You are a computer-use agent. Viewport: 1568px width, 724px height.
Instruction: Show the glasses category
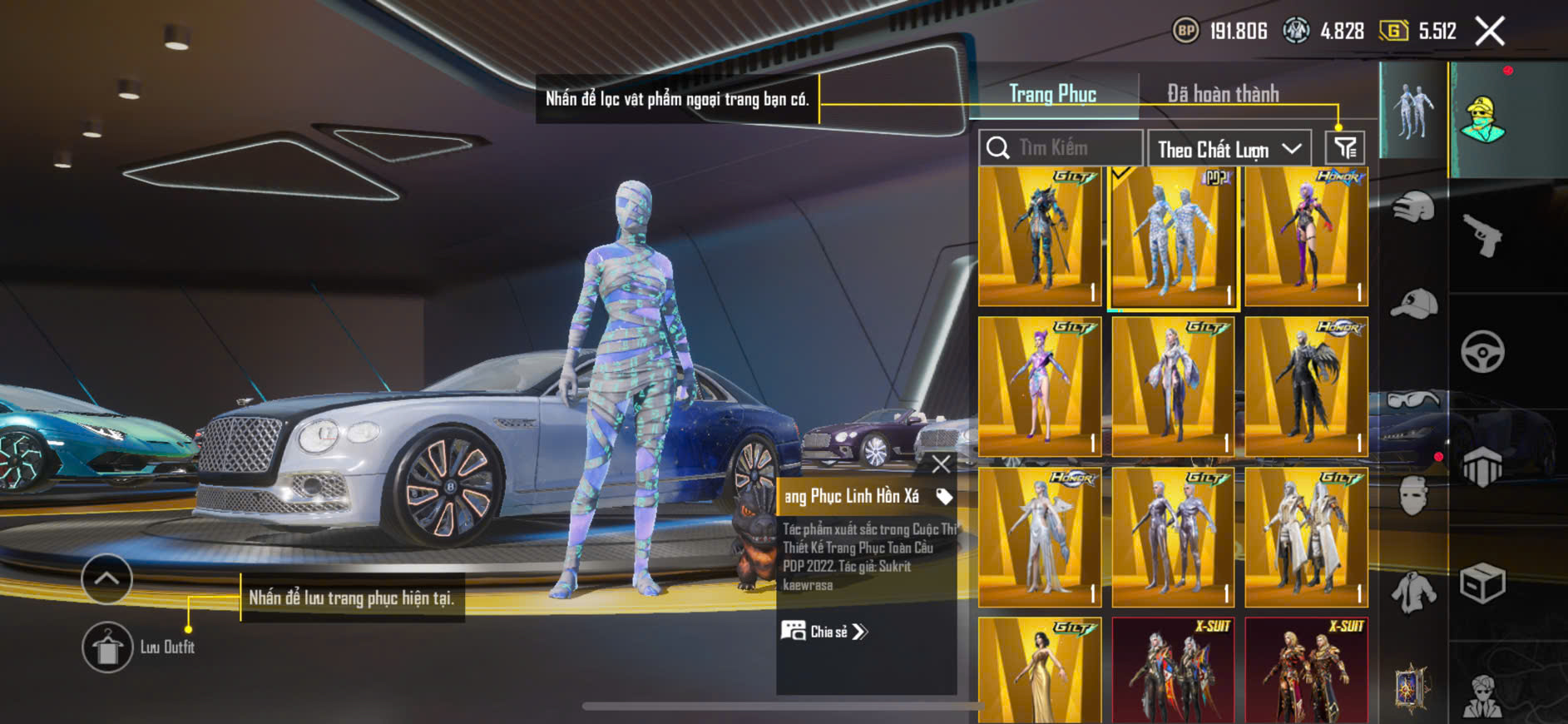[x=1413, y=400]
